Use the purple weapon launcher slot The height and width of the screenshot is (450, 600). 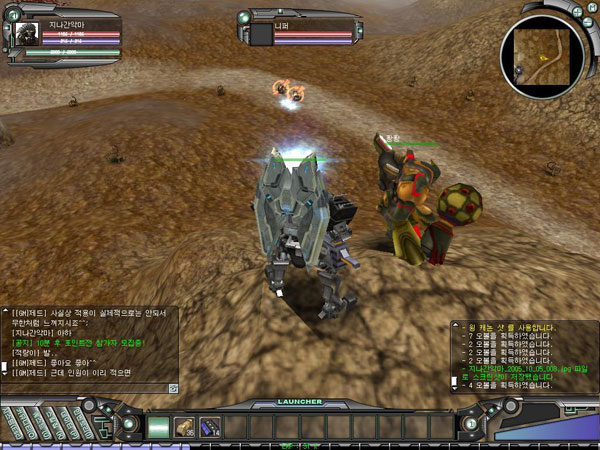click(x=211, y=426)
